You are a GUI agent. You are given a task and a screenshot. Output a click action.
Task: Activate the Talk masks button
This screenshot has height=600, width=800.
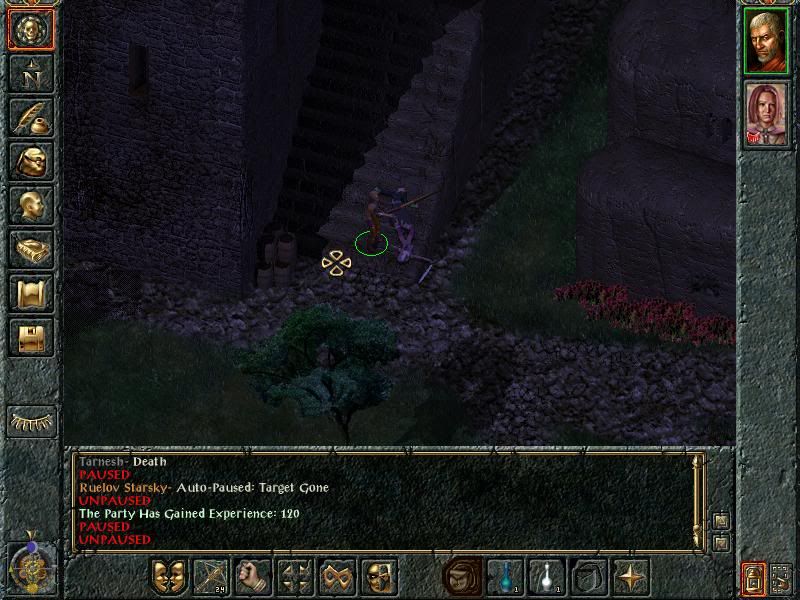coord(168,577)
